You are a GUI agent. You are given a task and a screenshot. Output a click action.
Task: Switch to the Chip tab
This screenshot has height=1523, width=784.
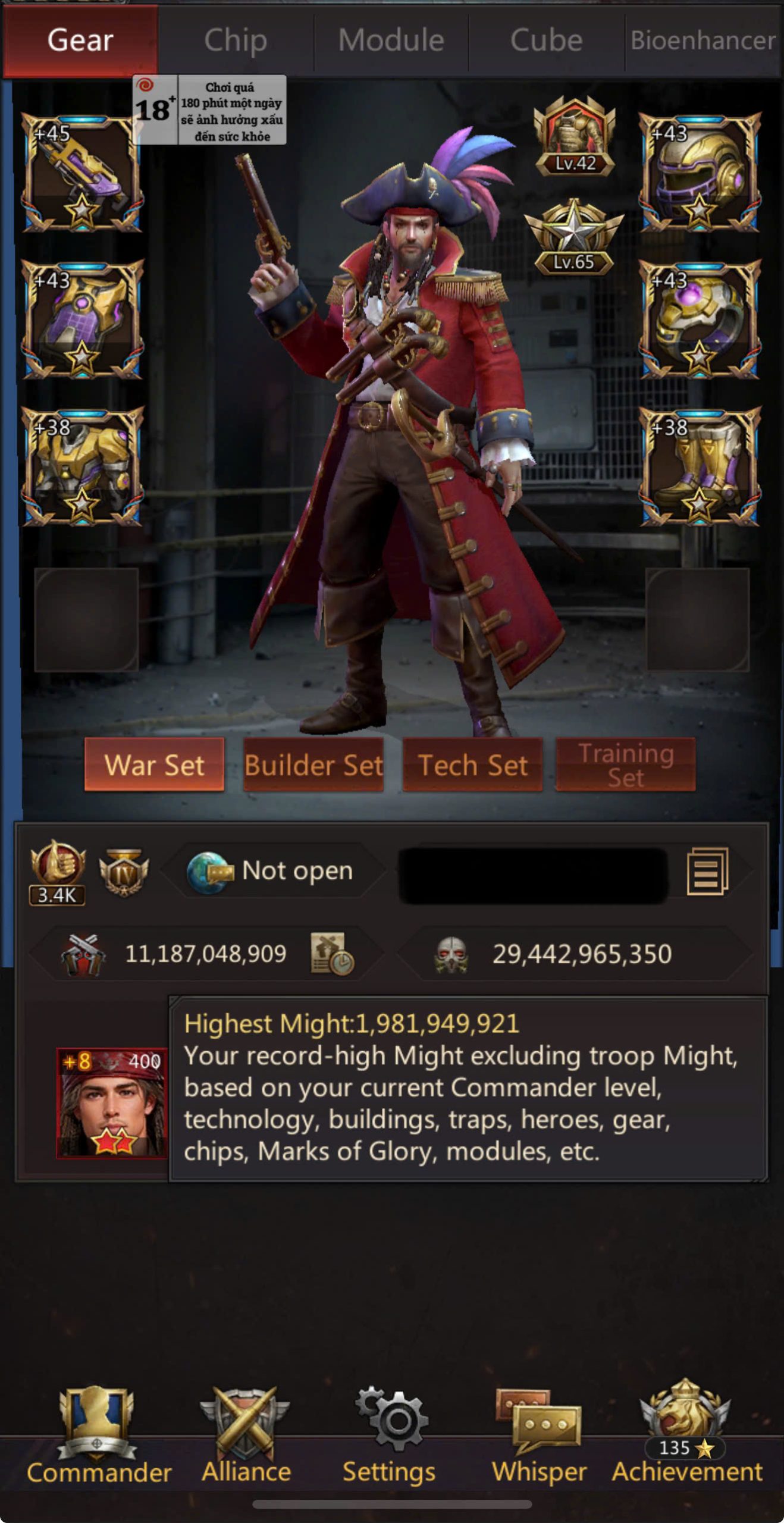click(236, 40)
